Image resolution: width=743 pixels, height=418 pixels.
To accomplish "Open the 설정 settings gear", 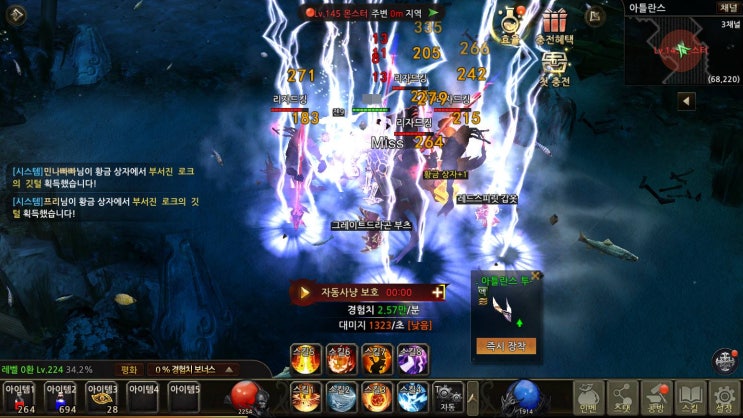I will pos(723,397).
